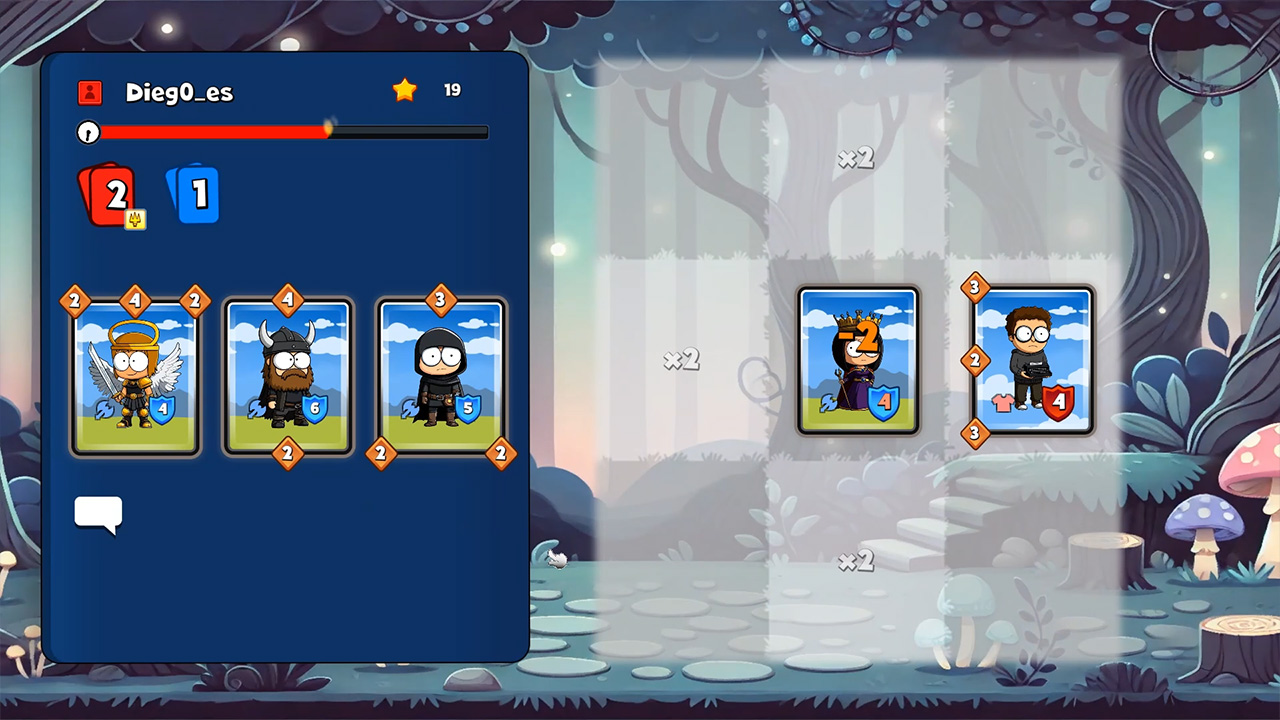Click the star rating icon showing 19
Viewport: 1280px width, 720px height.
pyautogui.click(x=404, y=89)
